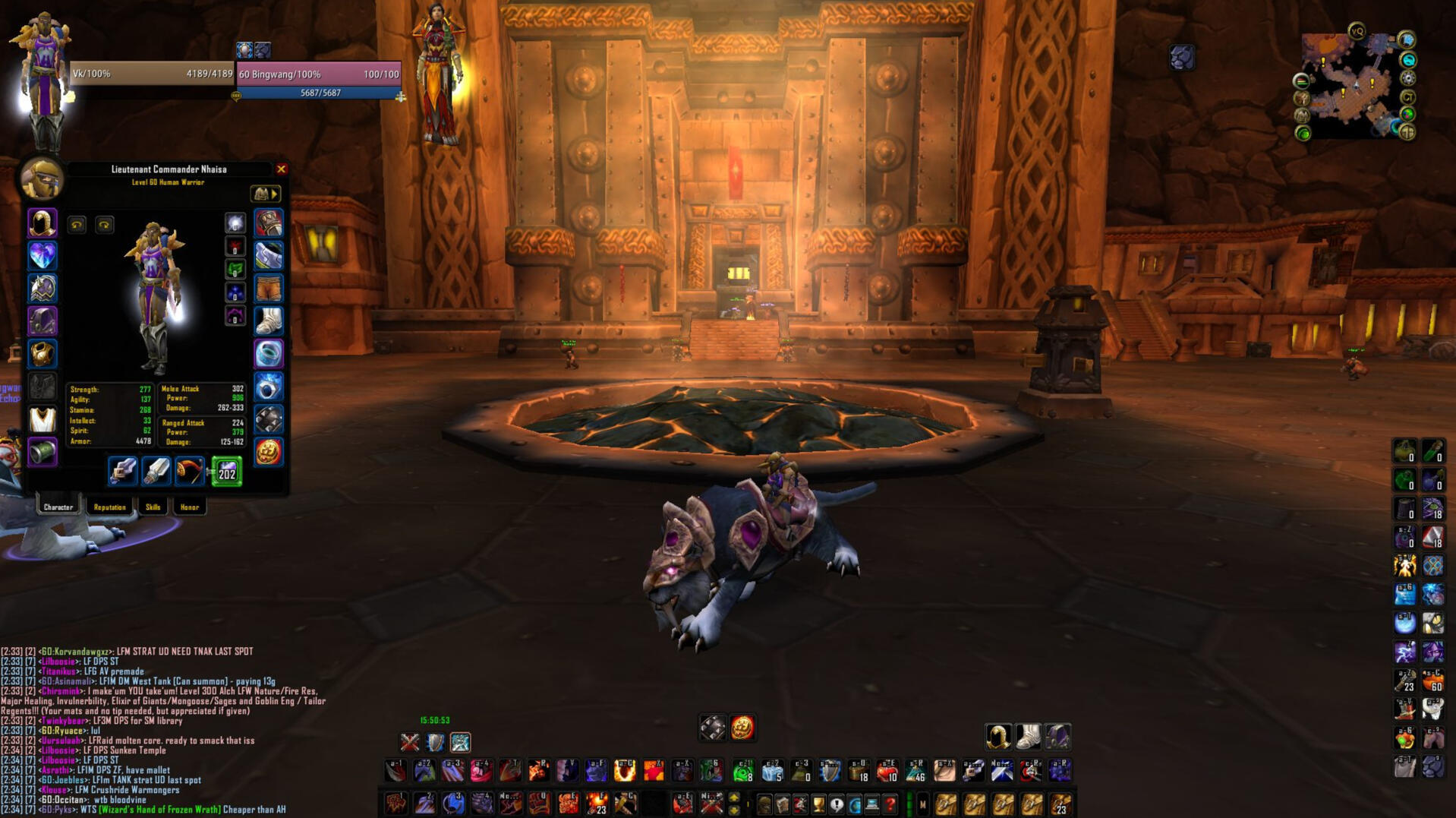The width and height of the screenshot is (1456, 818).
Task: Click the bow ranged weapon slot
Action: pyautogui.click(x=190, y=472)
